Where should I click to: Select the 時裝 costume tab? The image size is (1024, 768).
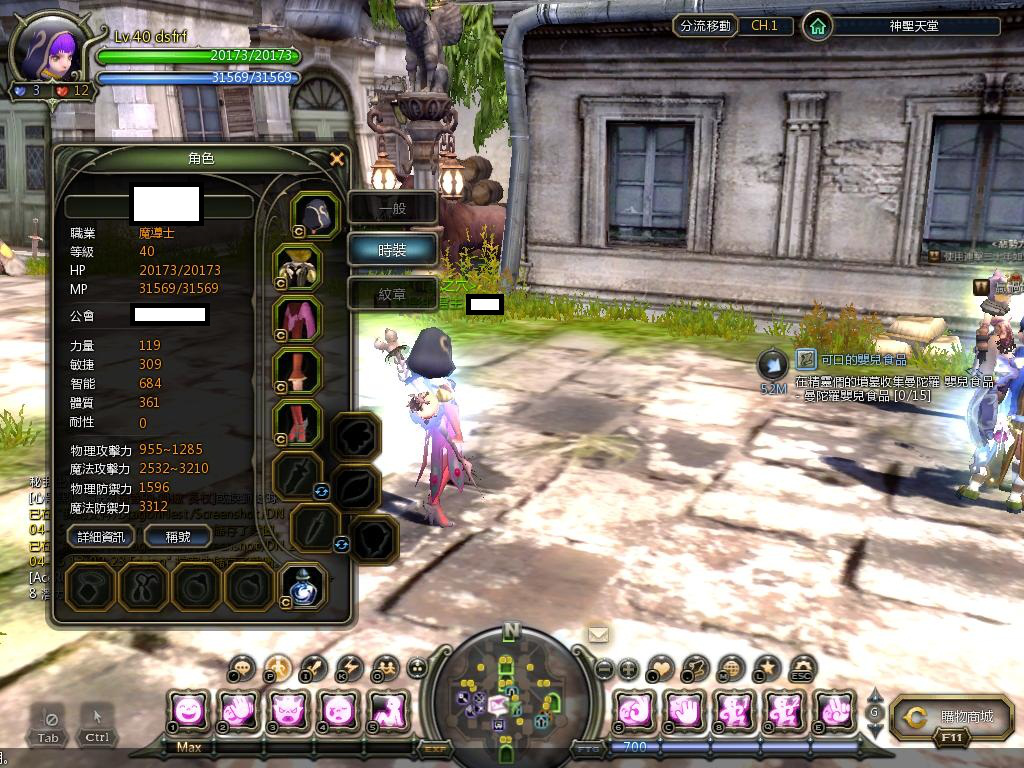[392, 250]
